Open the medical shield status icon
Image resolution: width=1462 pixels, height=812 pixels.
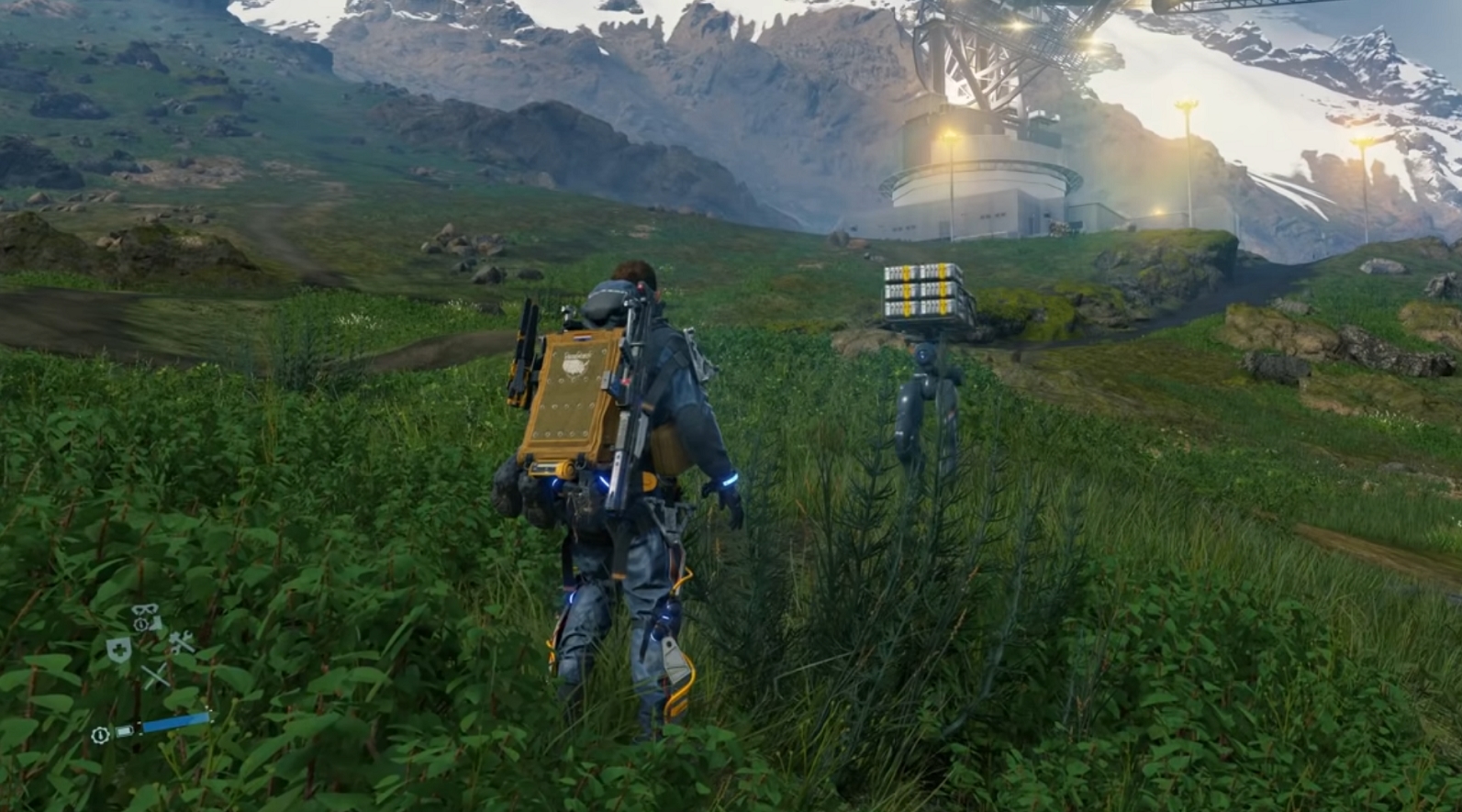[x=118, y=651]
